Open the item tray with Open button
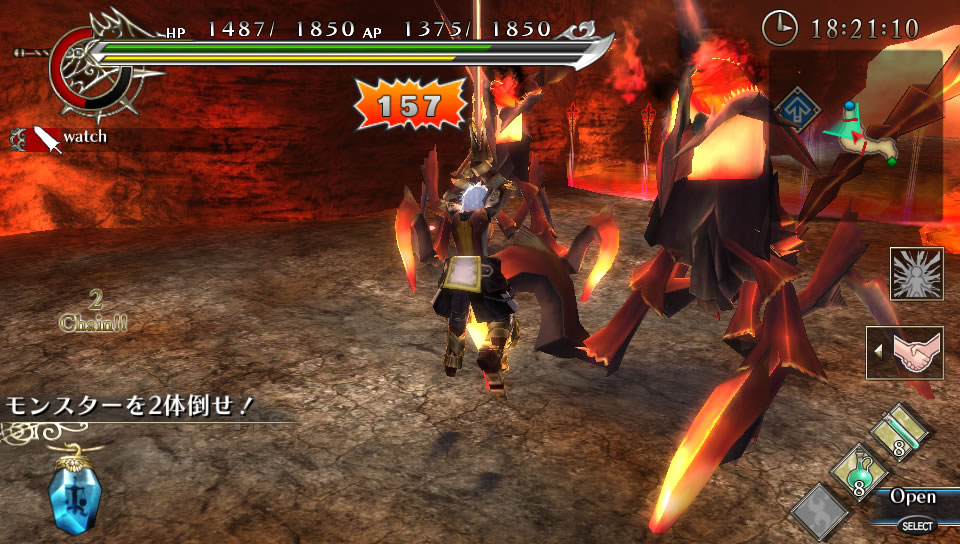 (x=912, y=497)
